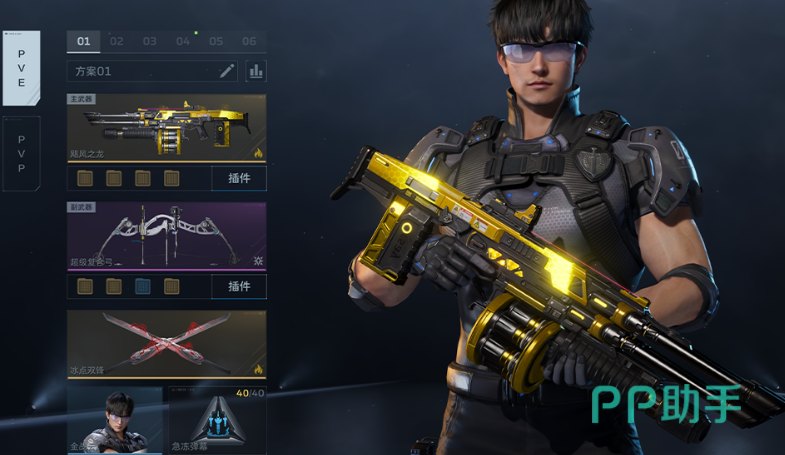Select the character portrait card
785x455 pixels.
click(114, 420)
